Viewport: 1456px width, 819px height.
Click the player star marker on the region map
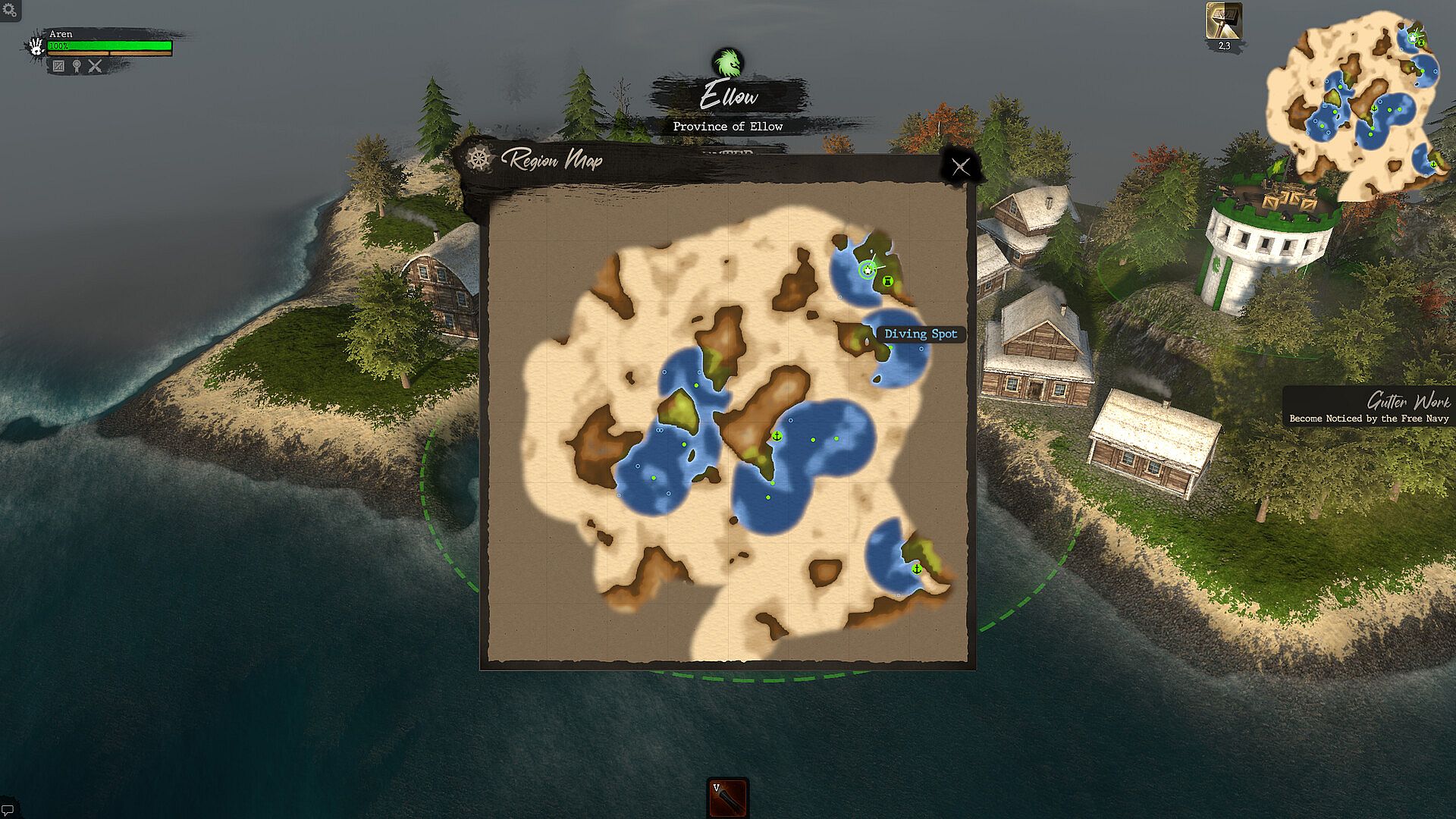tap(868, 269)
